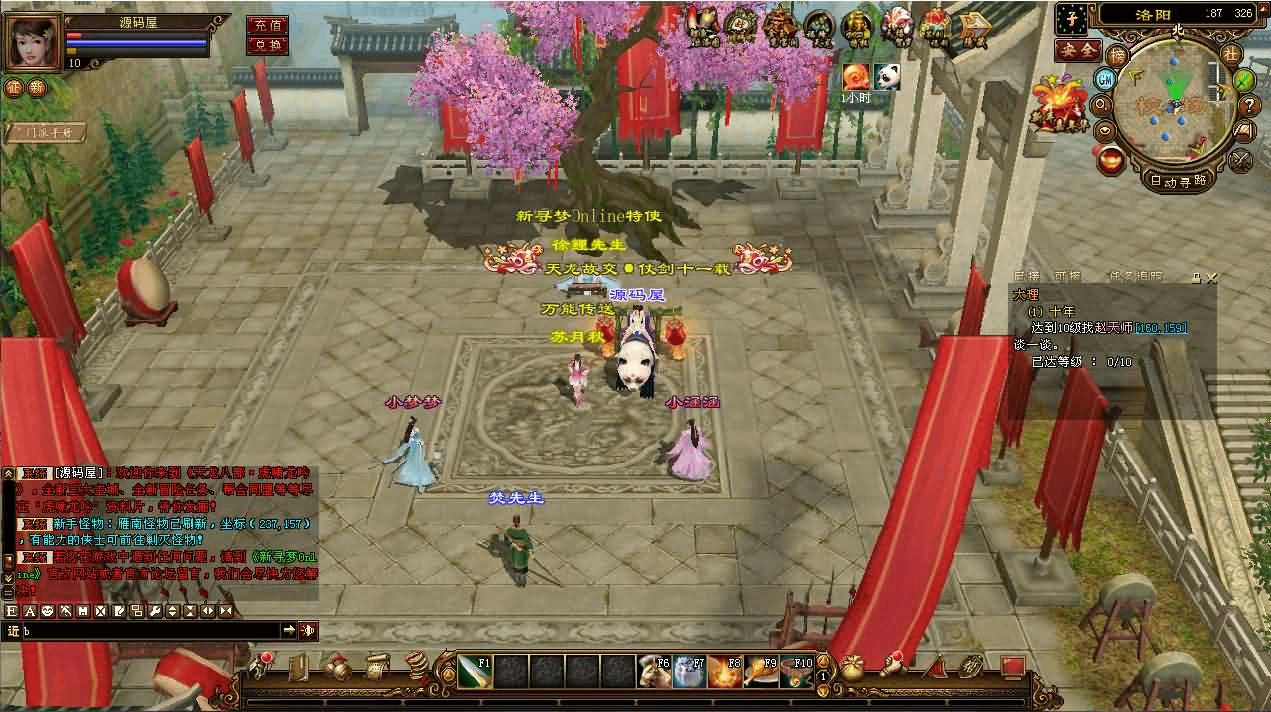1271x712 pixels.
Task: Click the 充值 recharge button
Action: (267, 26)
